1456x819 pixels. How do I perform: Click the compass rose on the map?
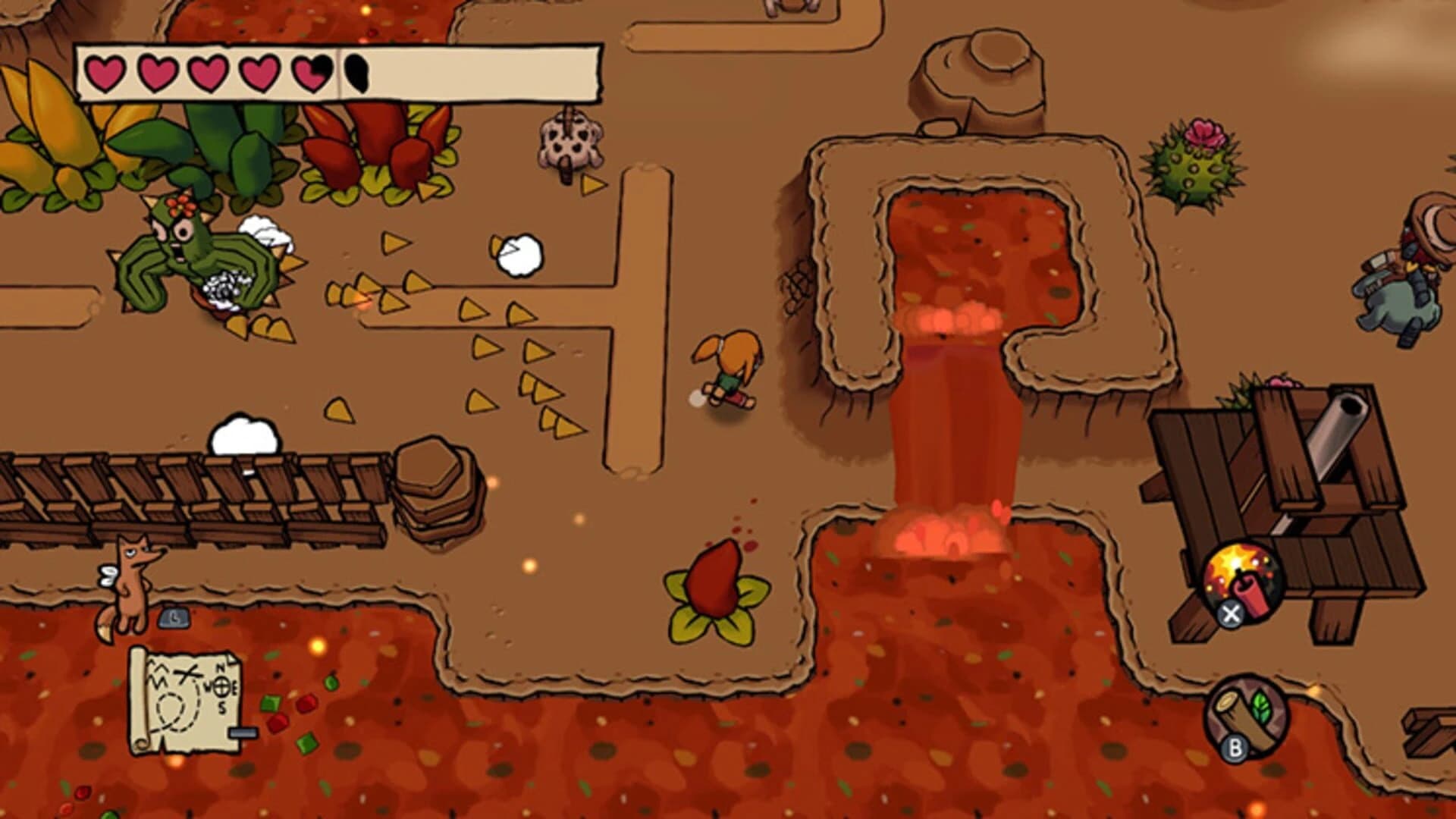[x=222, y=686]
